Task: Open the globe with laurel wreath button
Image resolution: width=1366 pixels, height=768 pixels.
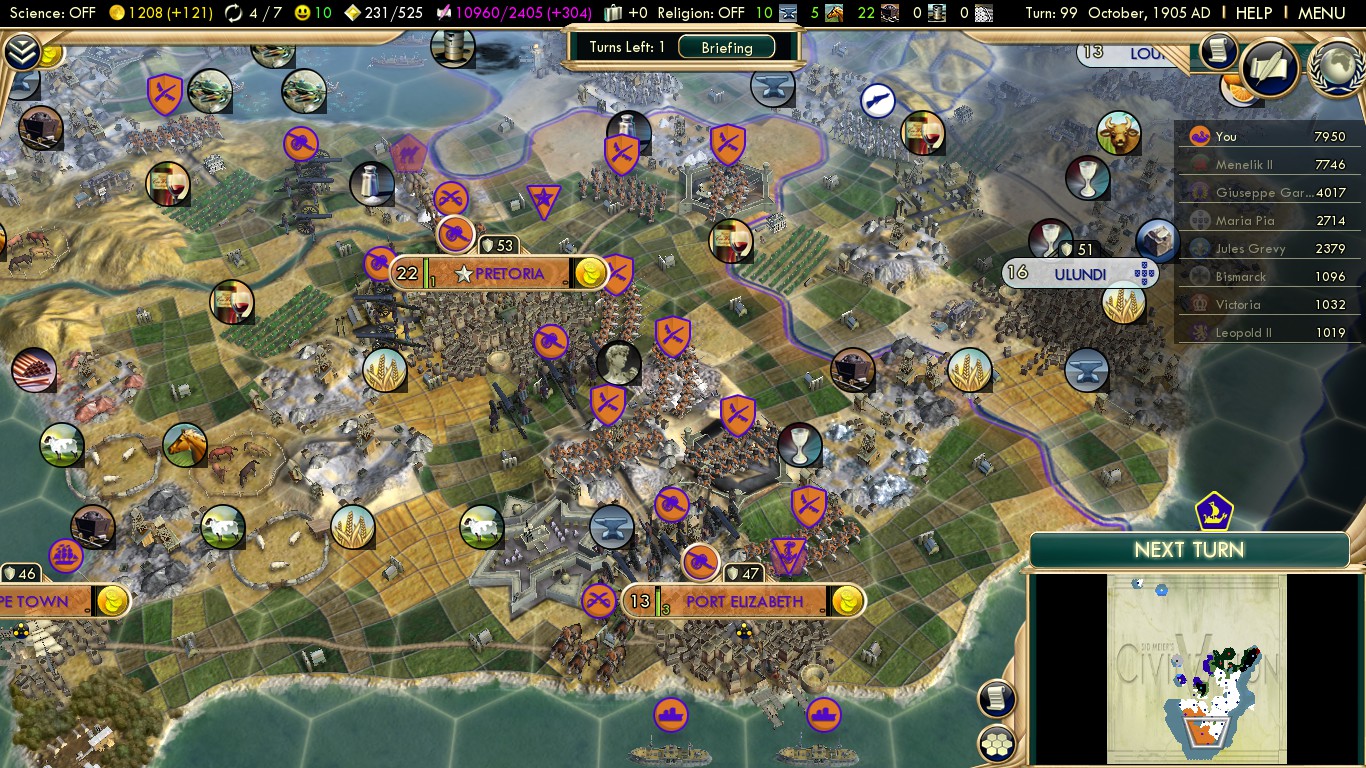Action: pos(1336,68)
